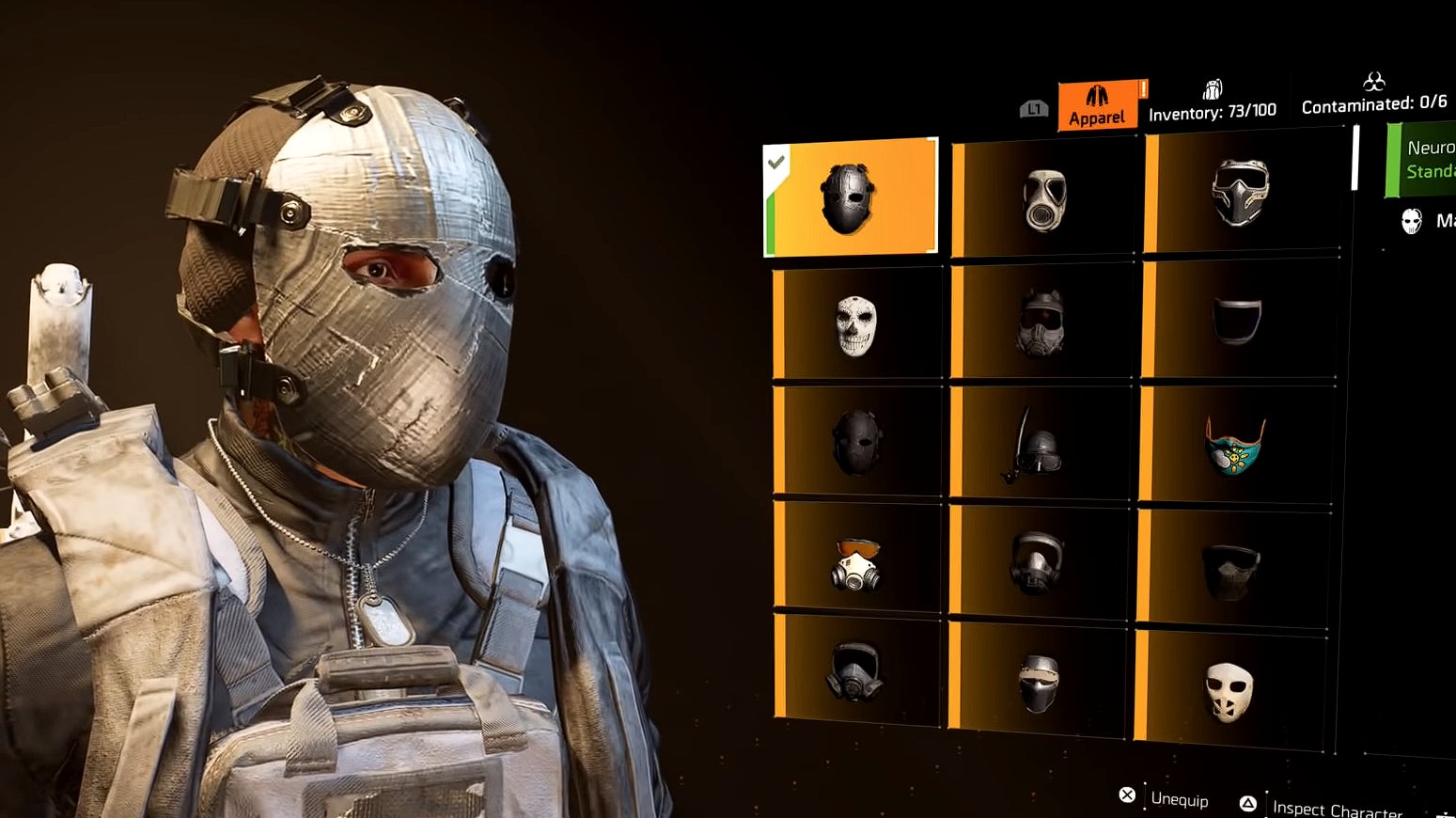Choose the black face shield visor

(1237, 320)
